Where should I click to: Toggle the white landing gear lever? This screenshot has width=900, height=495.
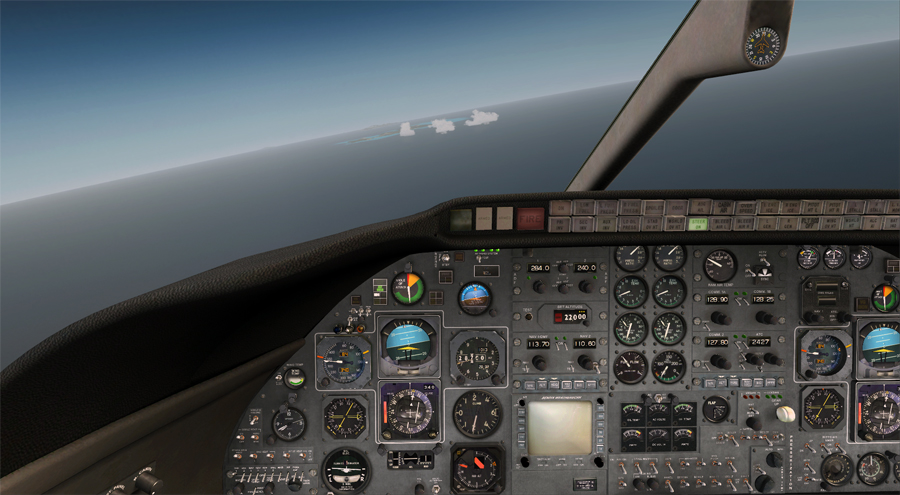point(786,413)
